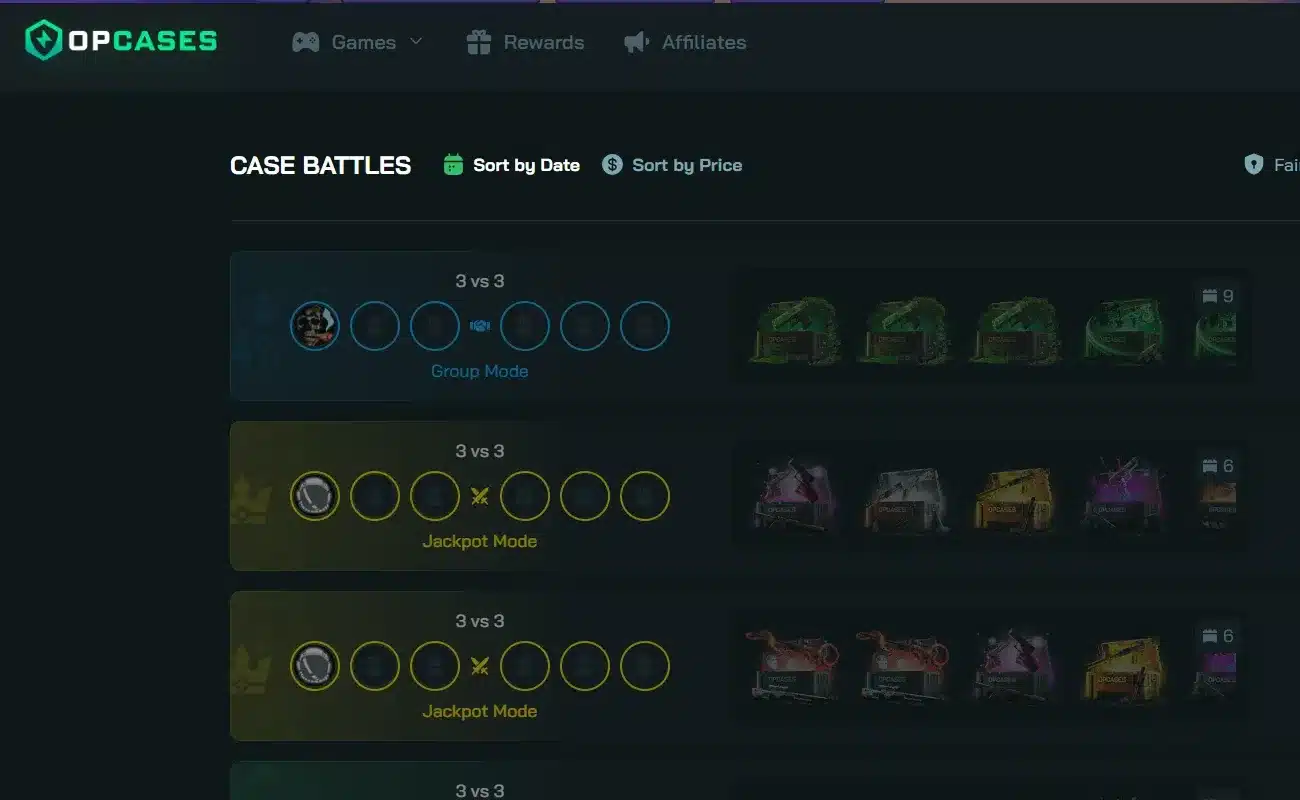1300x800 pixels.
Task: Click the calendar icon next to Sort by Date
Action: [x=453, y=163]
